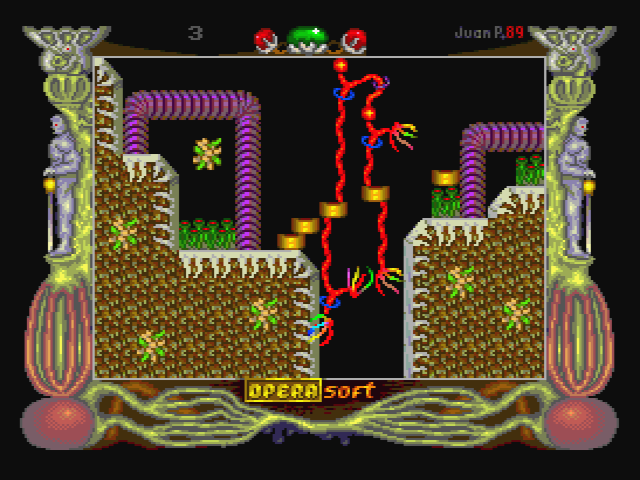The height and width of the screenshot is (480, 640).
Task: Click the green helmet HUD icon
Action: pyautogui.click(x=311, y=39)
